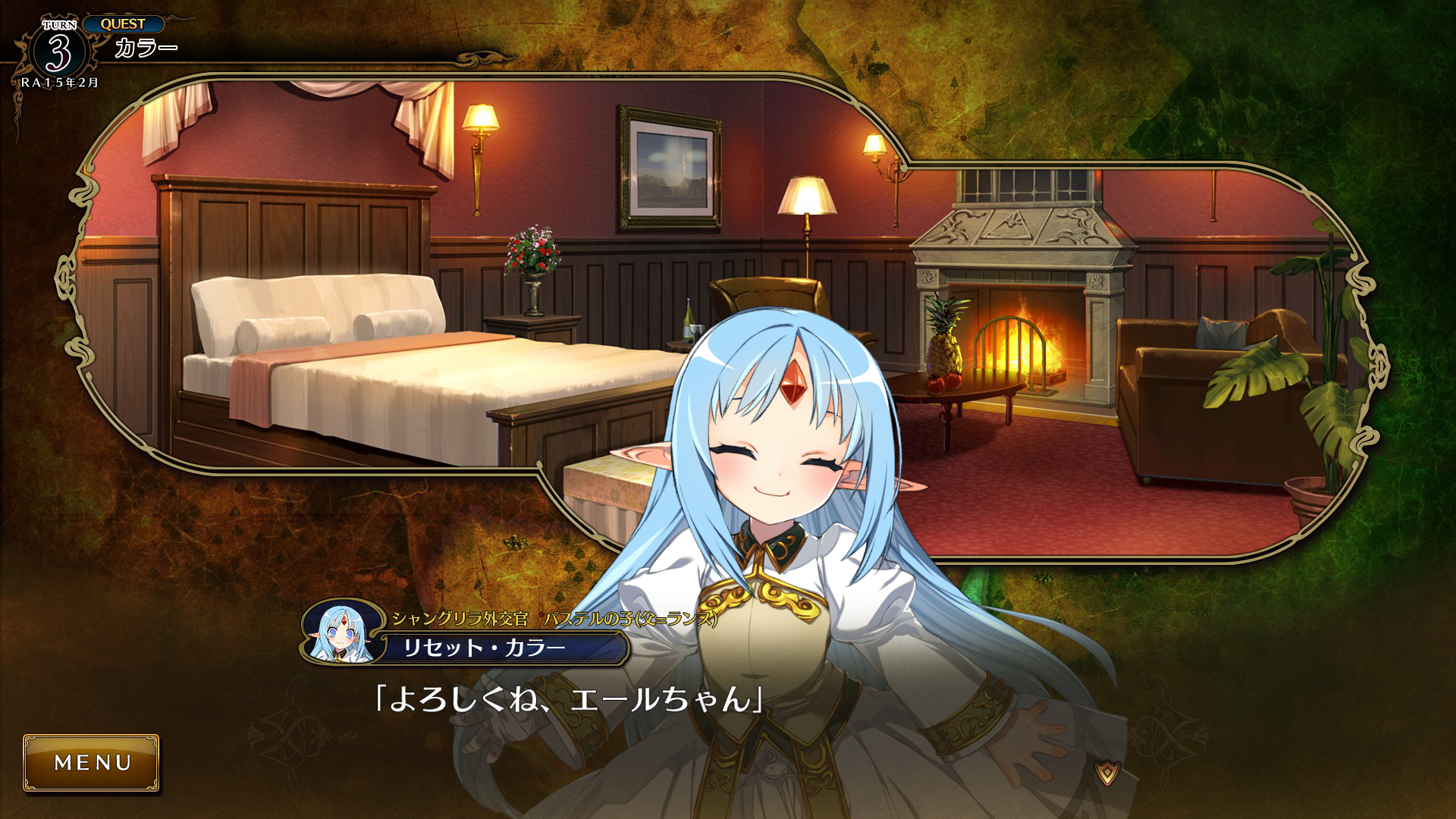
Task: Click the golden arrow to advance dialogue
Action: coord(1107,773)
